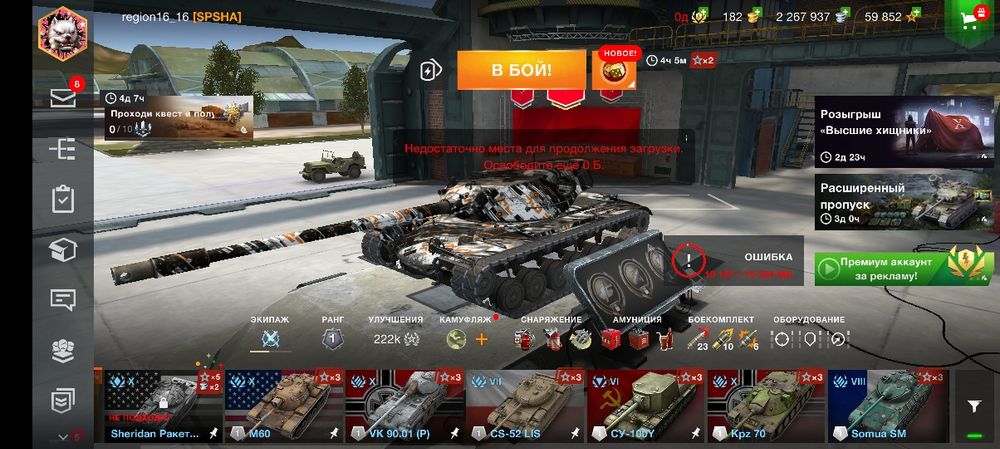Select the VK 90.01 (P) tank
The image size is (1000, 449).
click(405, 405)
